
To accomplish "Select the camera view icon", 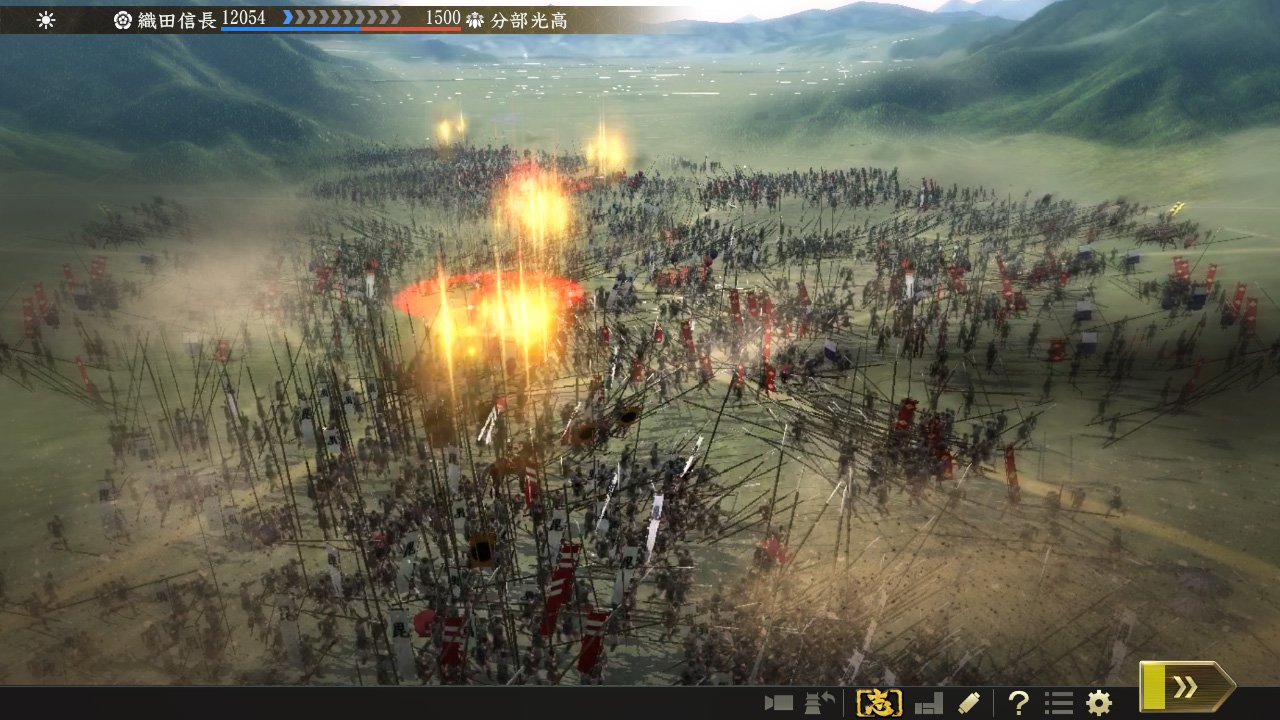I will pos(779,703).
